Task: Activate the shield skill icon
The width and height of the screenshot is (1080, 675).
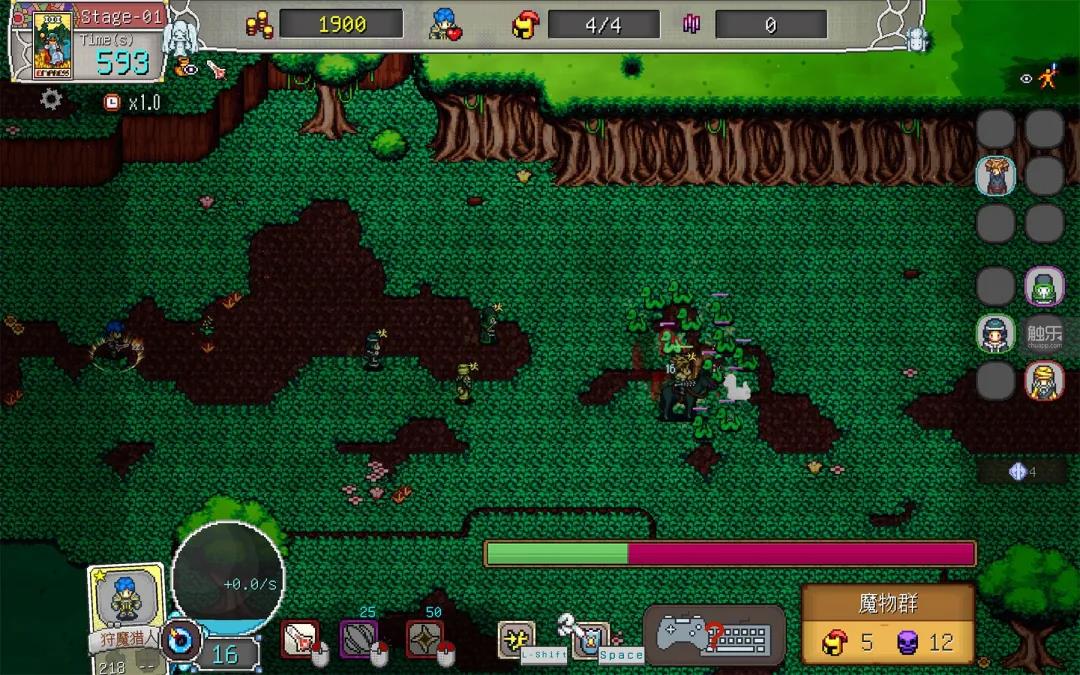Action: click(x=592, y=637)
